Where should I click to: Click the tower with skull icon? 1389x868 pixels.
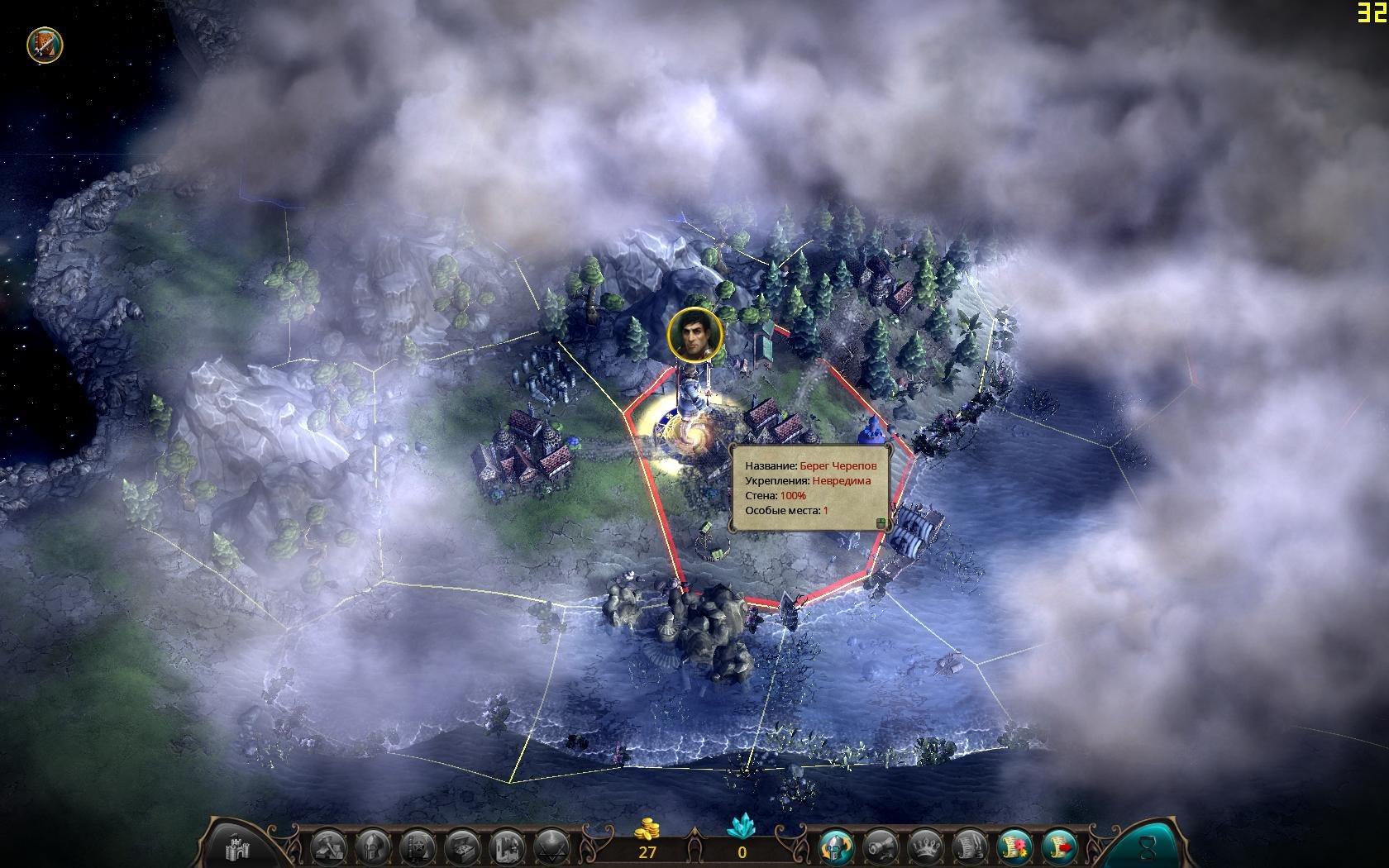(x=506, y=847)
